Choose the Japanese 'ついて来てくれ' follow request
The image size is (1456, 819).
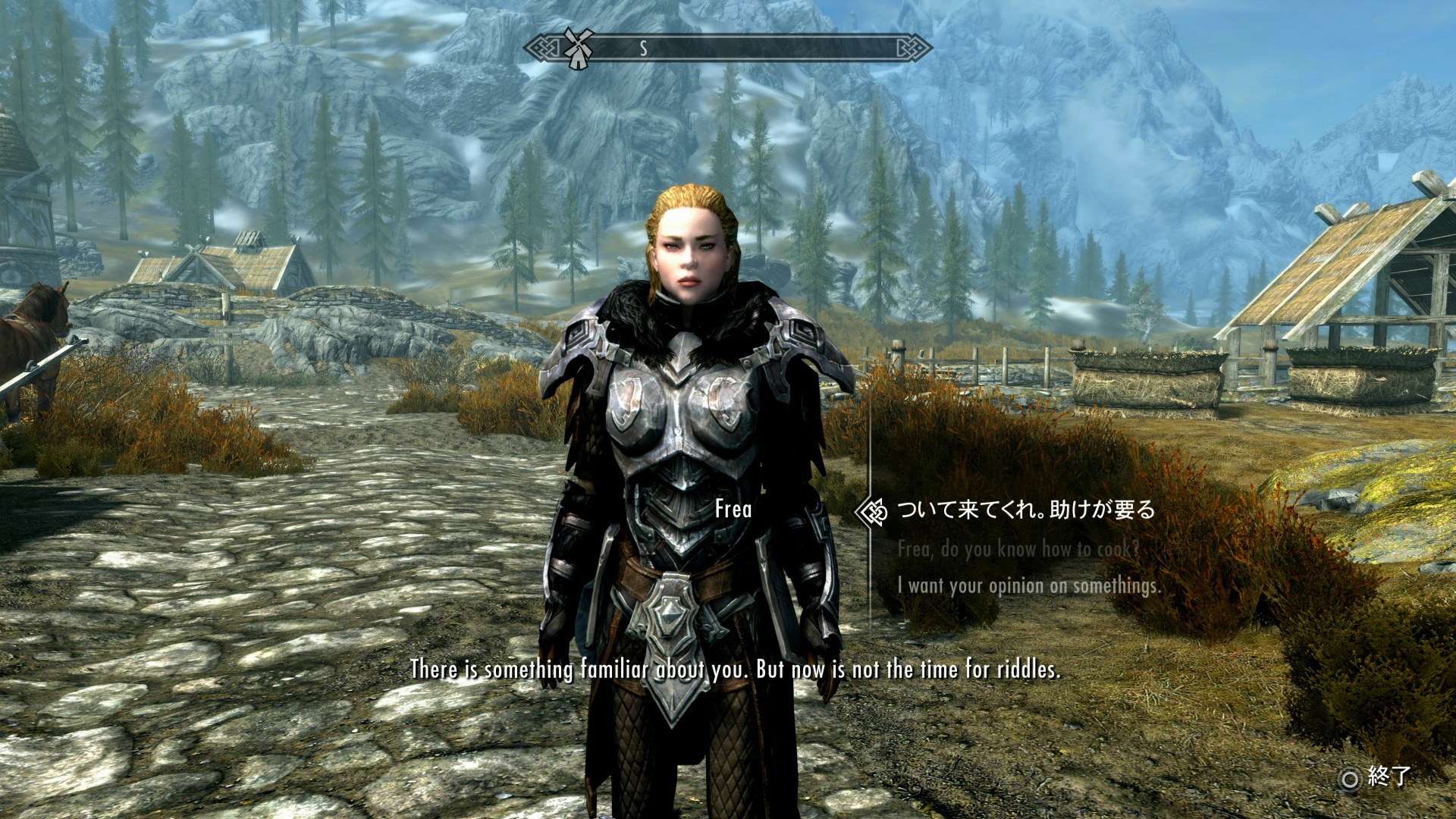[1026, 510]
